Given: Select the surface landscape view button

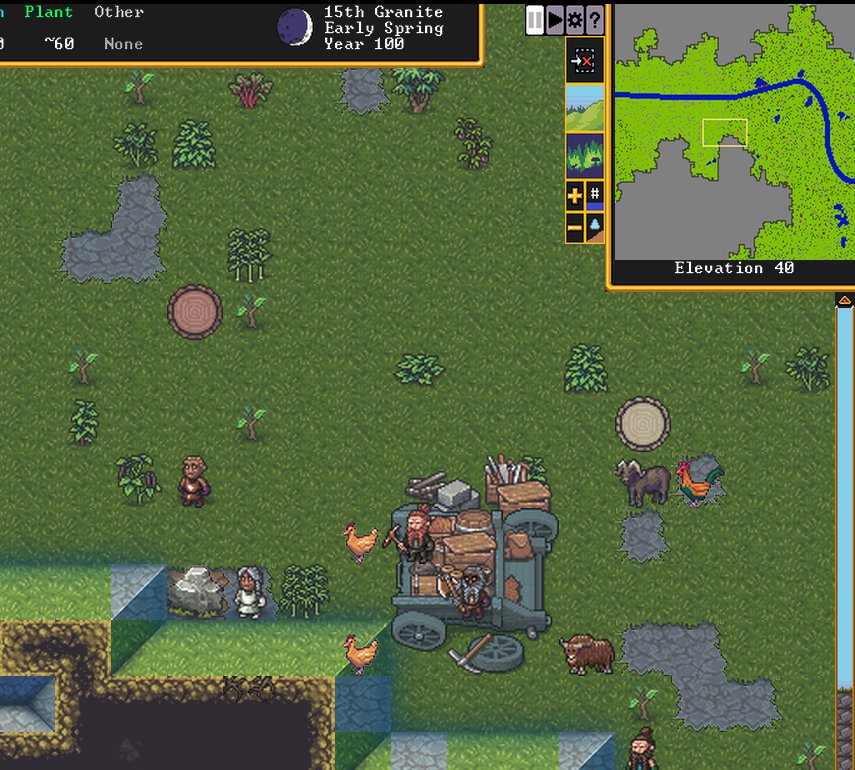Looking at the screenshot, I should pyautogui.click(x=584, y=108).
